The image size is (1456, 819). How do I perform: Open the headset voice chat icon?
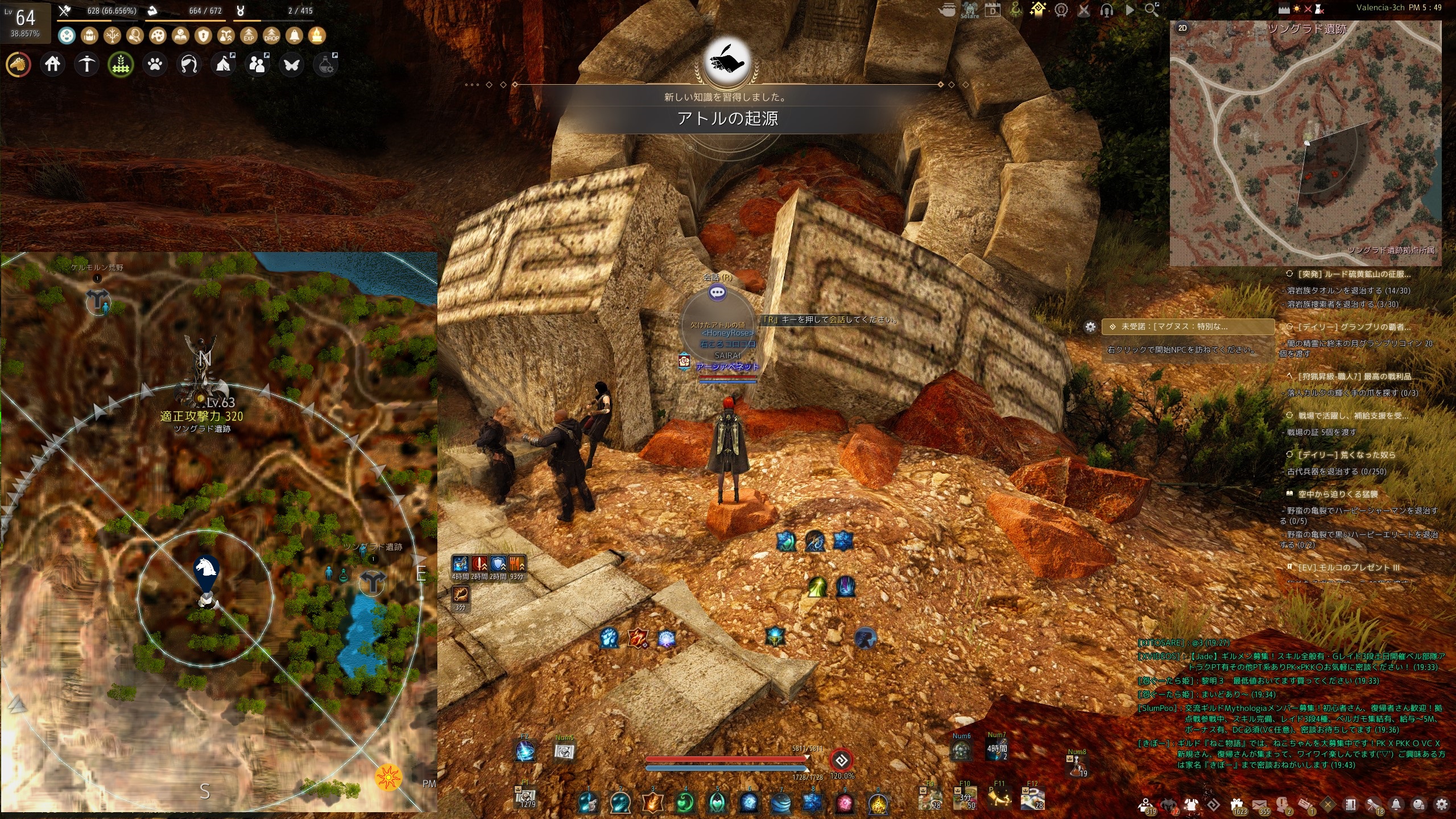click(x=1106, y=10)
